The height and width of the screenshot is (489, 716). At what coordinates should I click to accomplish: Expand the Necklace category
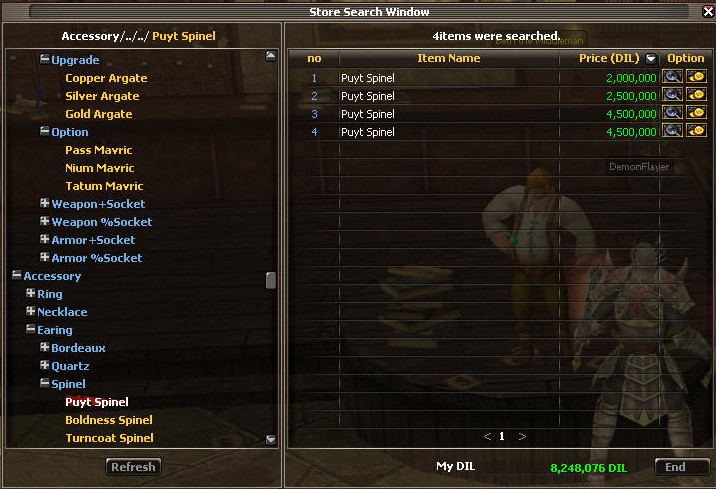tap(31, 312)
